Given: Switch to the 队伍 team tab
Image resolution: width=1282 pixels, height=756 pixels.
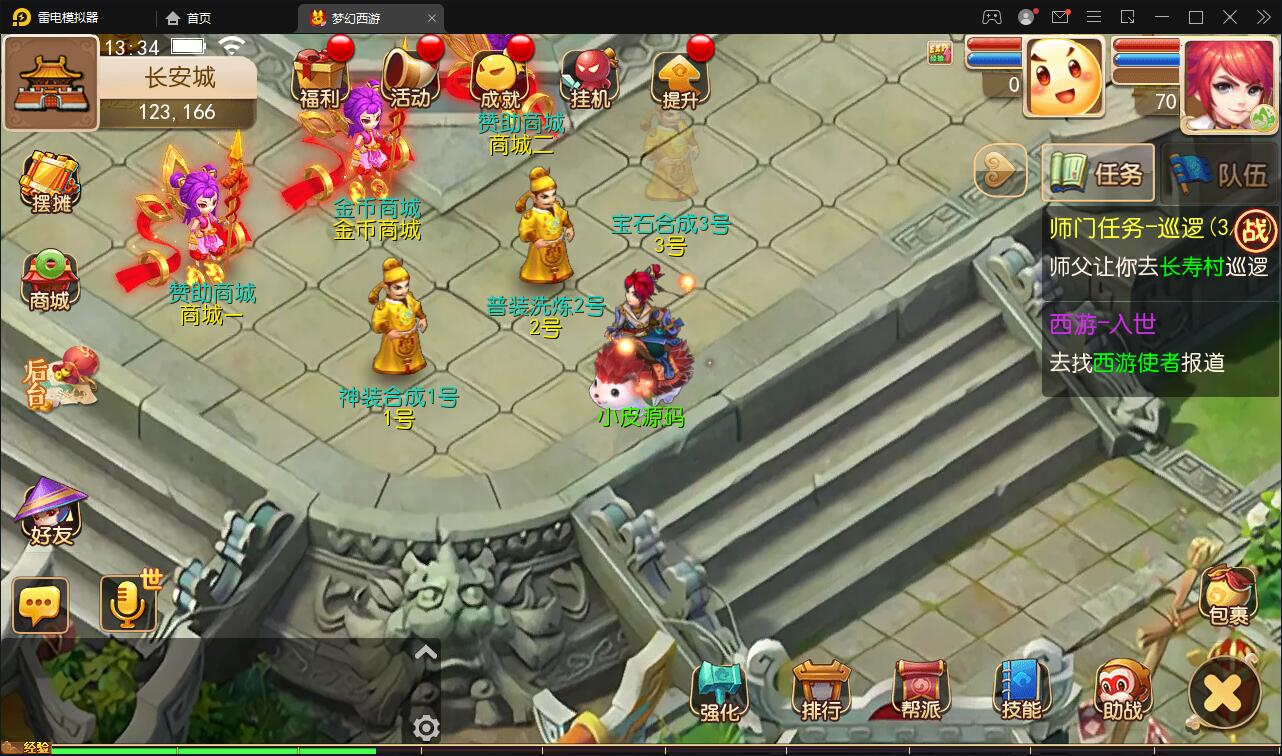Looking at the screenshot, I should (x=1221, y=175).
